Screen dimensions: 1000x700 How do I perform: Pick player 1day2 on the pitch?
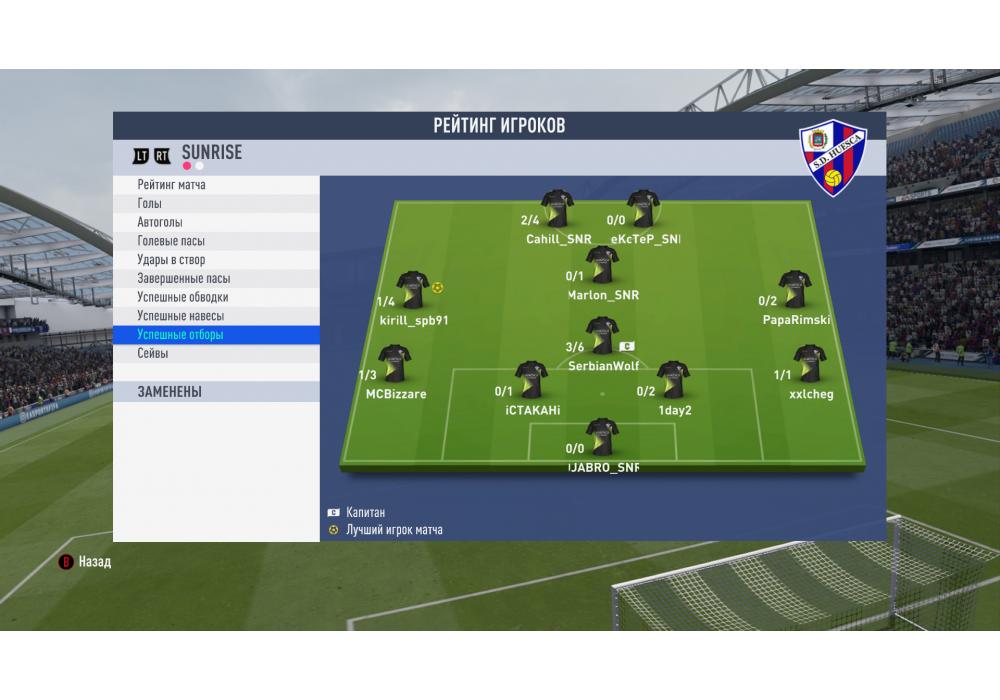click(x=674, y=381)
